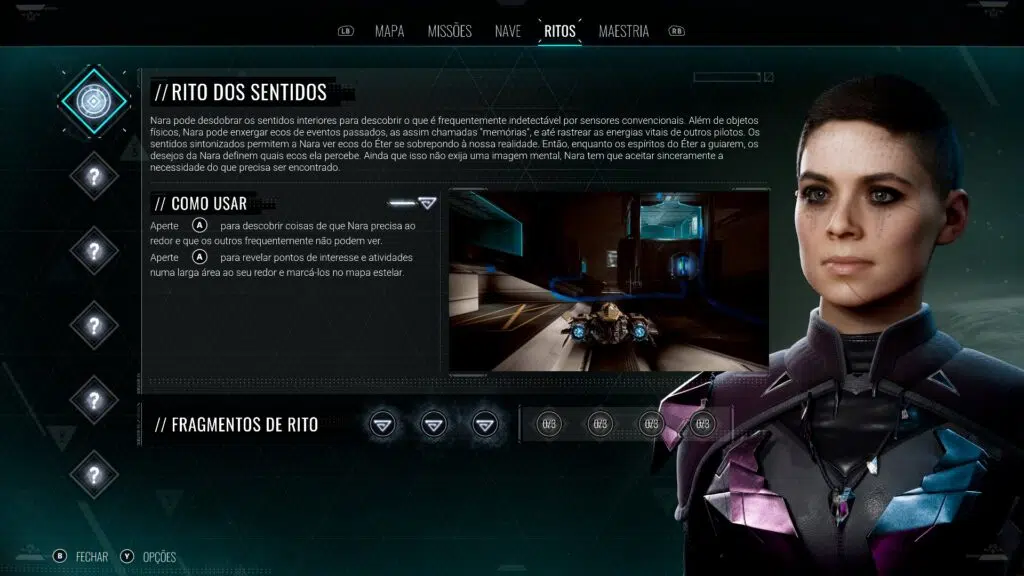
Task: Show the MAESTRIA tab
Action: tap(623, 31)
